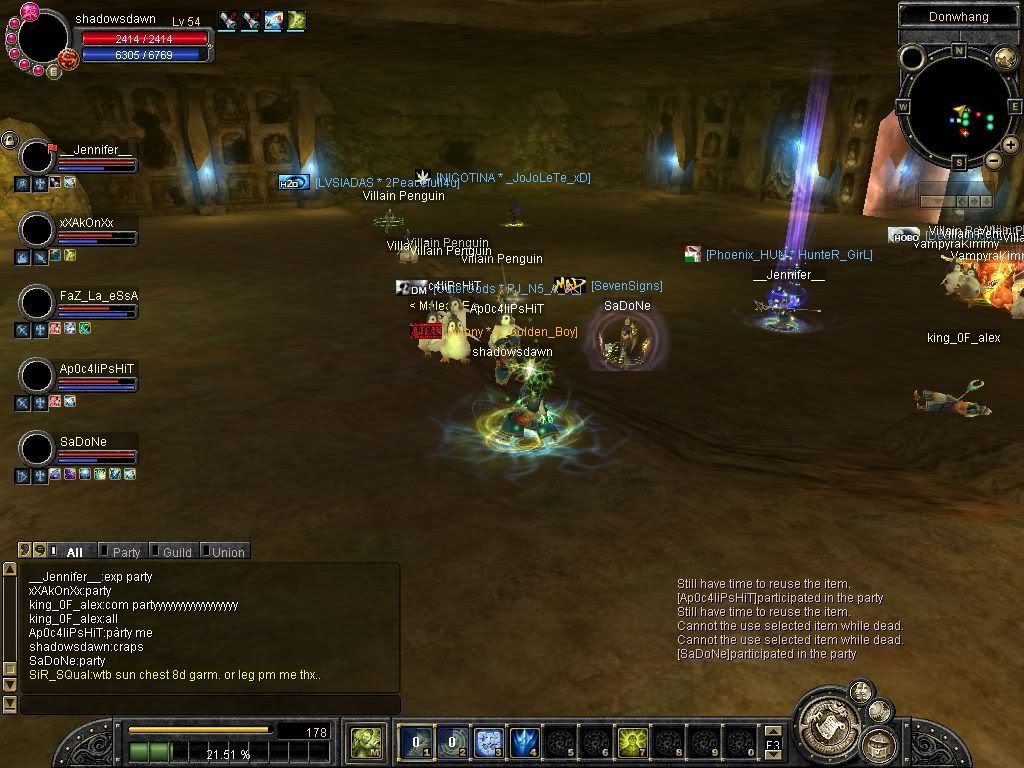This screenshot has width=1024, height=768.
Task: Pick party member SaDoNe portrait
Action: [37, 449]
